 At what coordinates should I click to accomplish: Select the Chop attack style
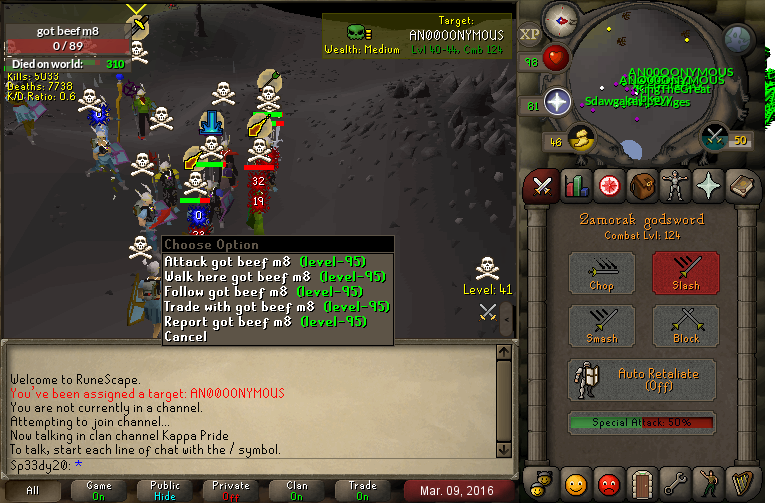click(602, 272)
